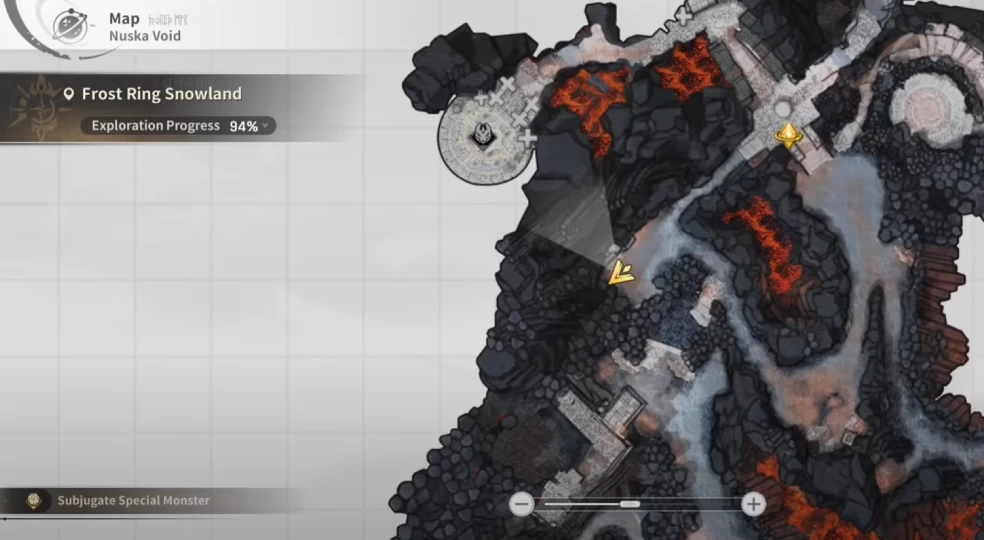The height and width of the screenshot is (540, 984).
Task: Zoom out the map with the minus button
Action: tap(520, 504)
